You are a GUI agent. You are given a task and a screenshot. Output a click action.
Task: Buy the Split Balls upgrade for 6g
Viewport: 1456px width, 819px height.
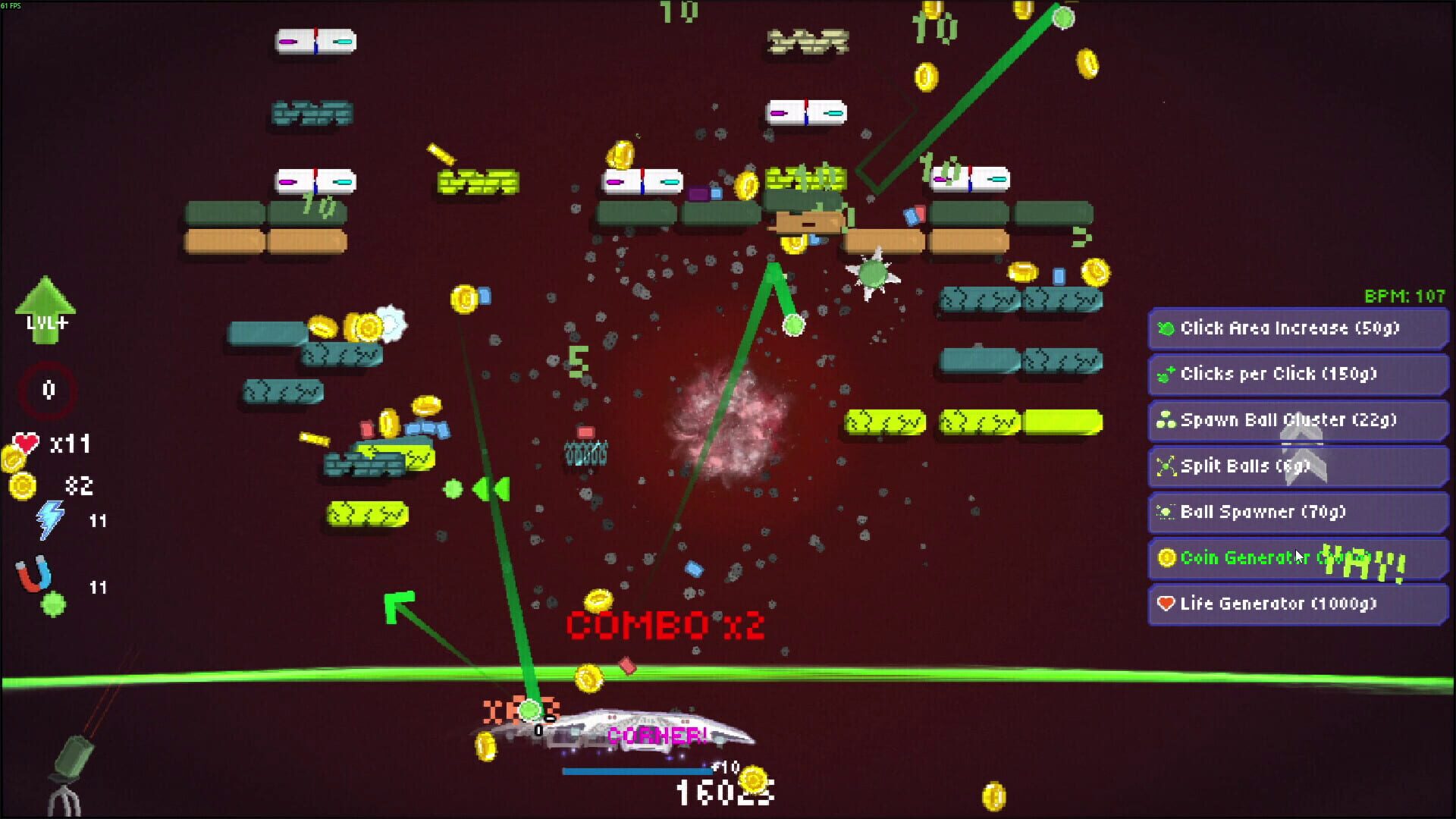pos(1297,466)
